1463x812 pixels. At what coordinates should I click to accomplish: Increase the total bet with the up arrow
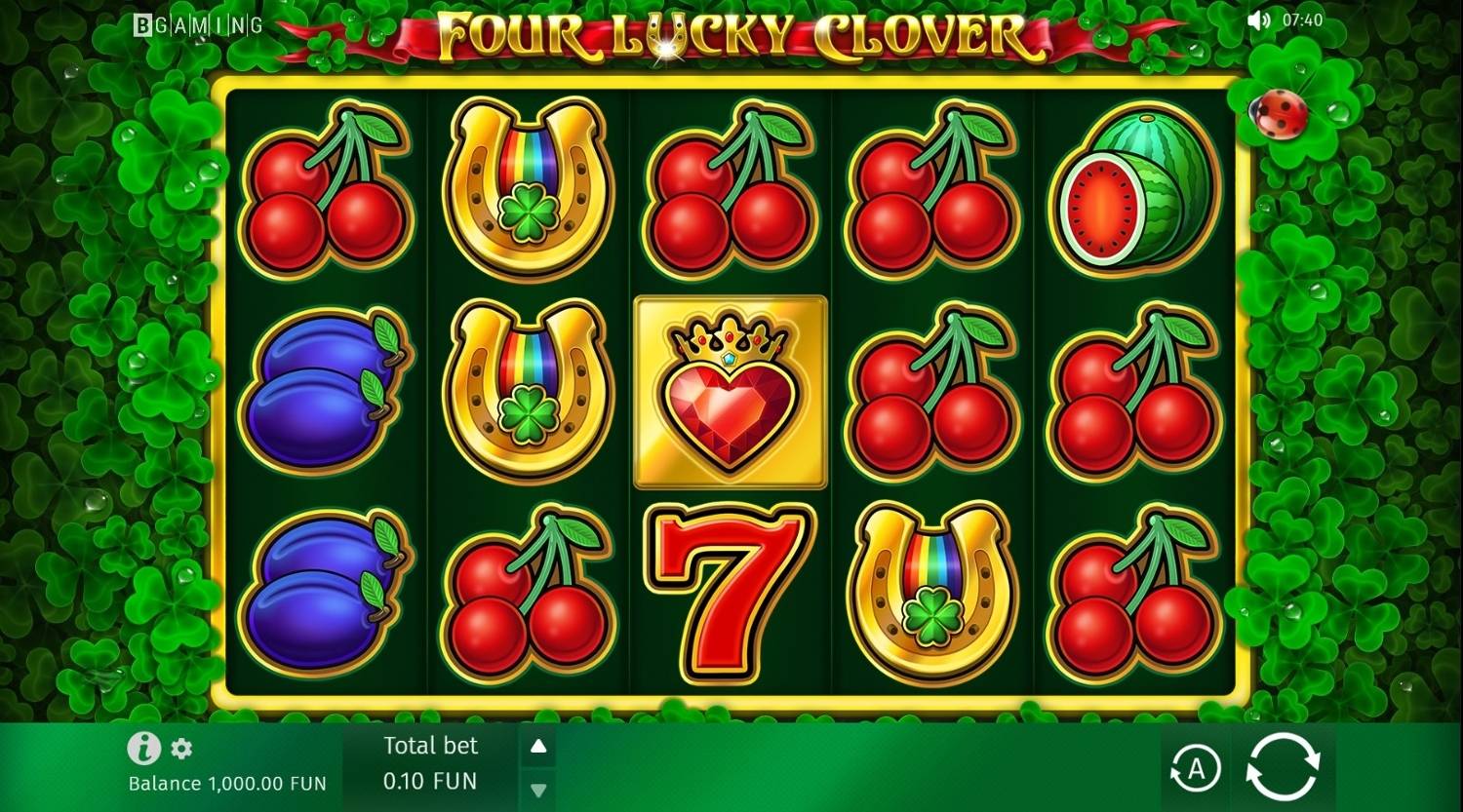point(538,746)
